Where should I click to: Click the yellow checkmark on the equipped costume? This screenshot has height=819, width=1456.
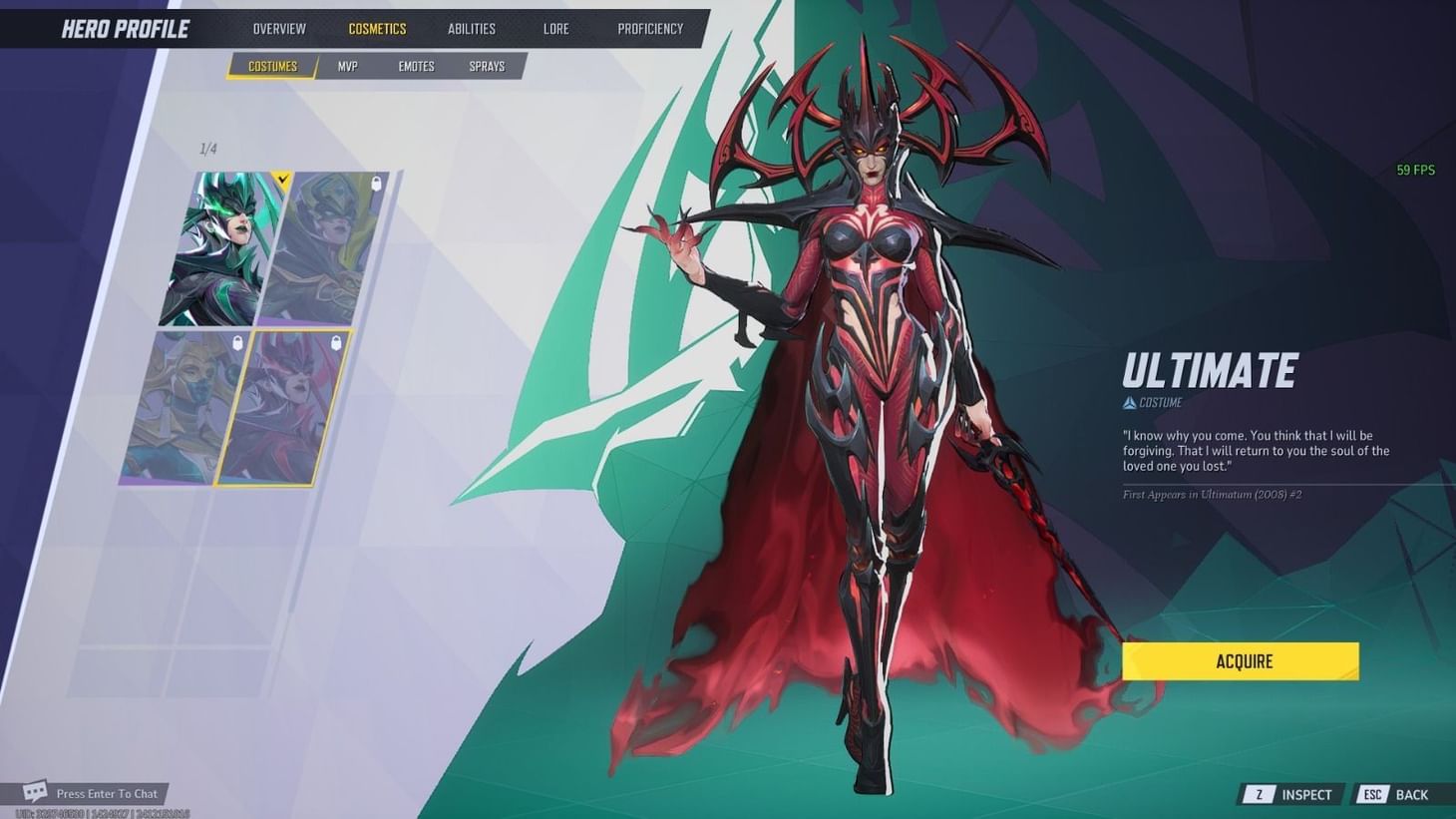pos(282,181)
